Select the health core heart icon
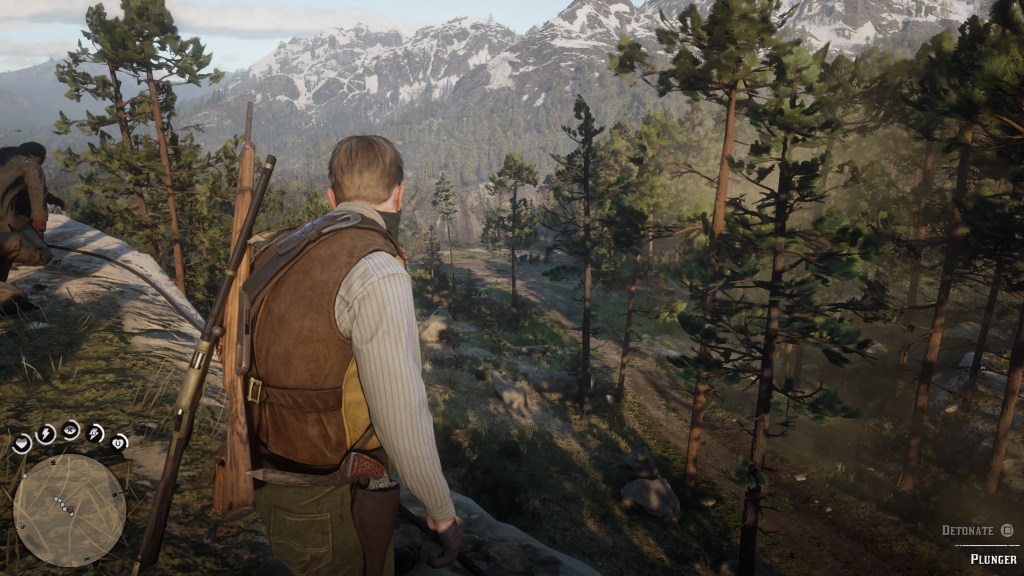This screenshot has width=1024, height=576. pyautogui.click(x=21, y=443)
